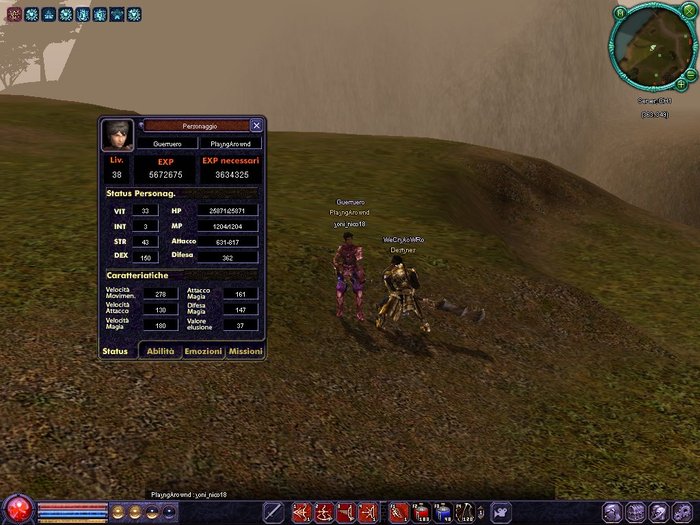
Task: Show the Missioni tab
Action: click(x=245, y=352)
